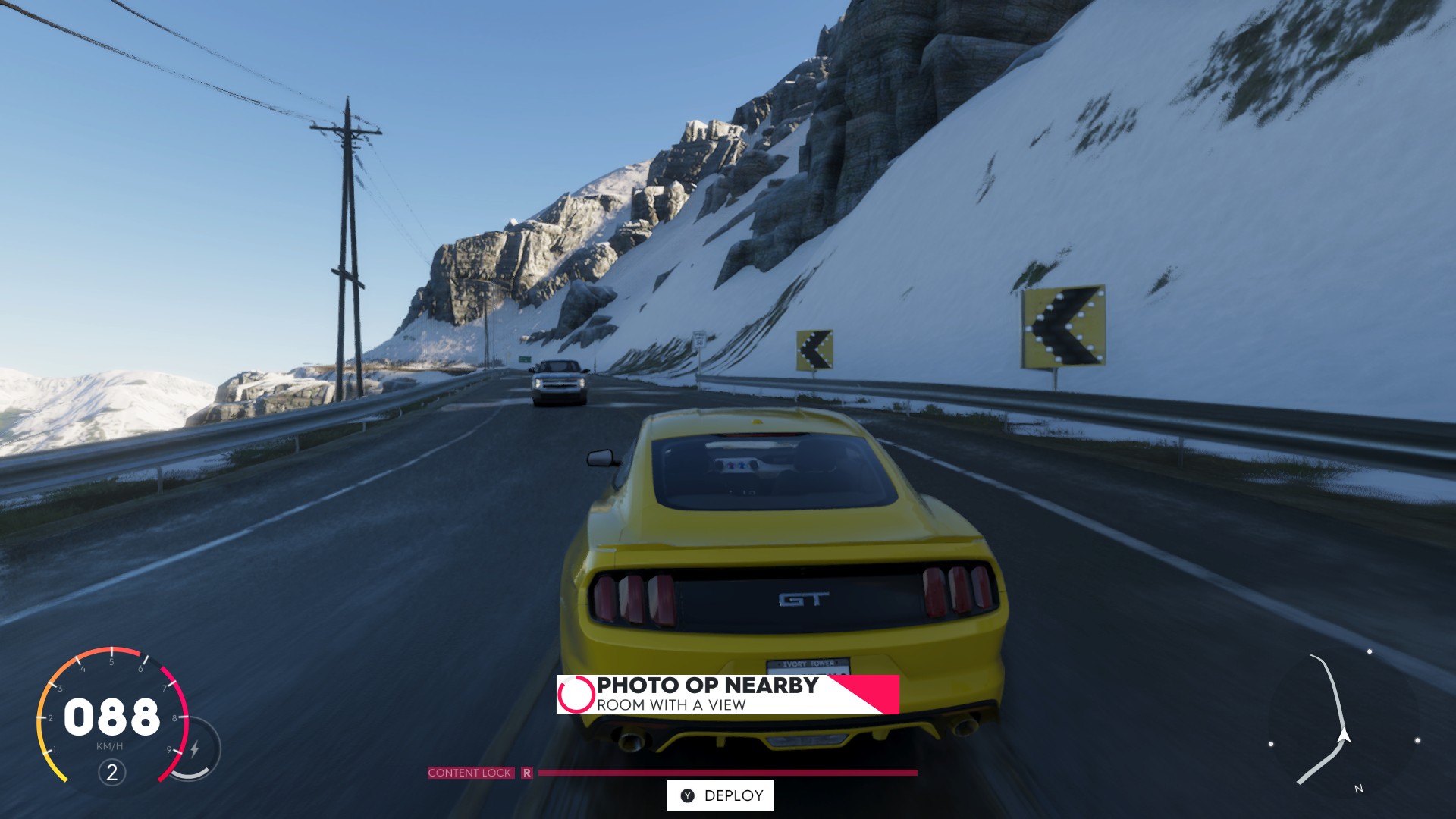Open the Photo Op Nearby notification banner
This screenshot has width=1456, height=819.
click(x=726, y=695)
